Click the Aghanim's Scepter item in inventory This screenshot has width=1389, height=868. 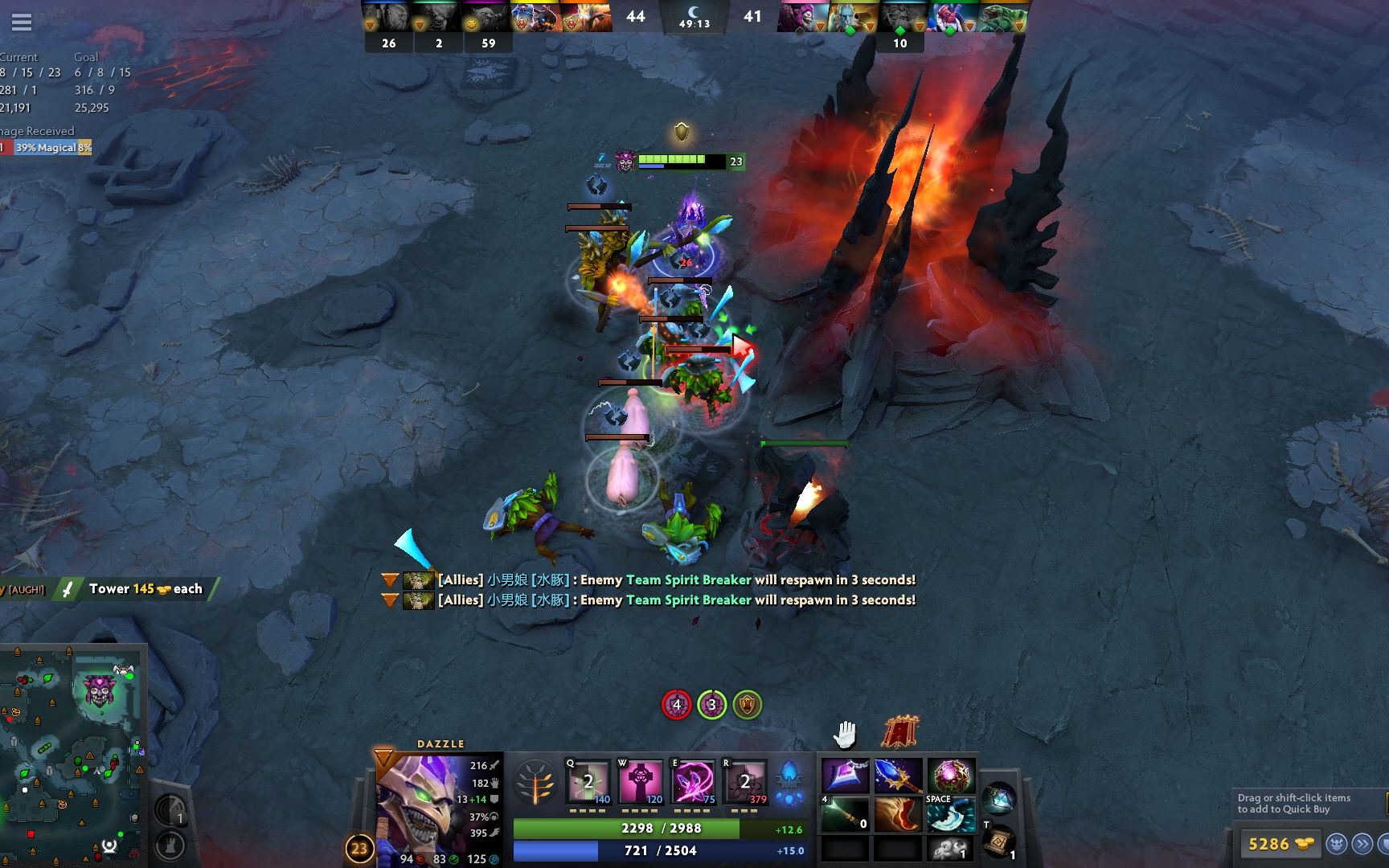898,776
